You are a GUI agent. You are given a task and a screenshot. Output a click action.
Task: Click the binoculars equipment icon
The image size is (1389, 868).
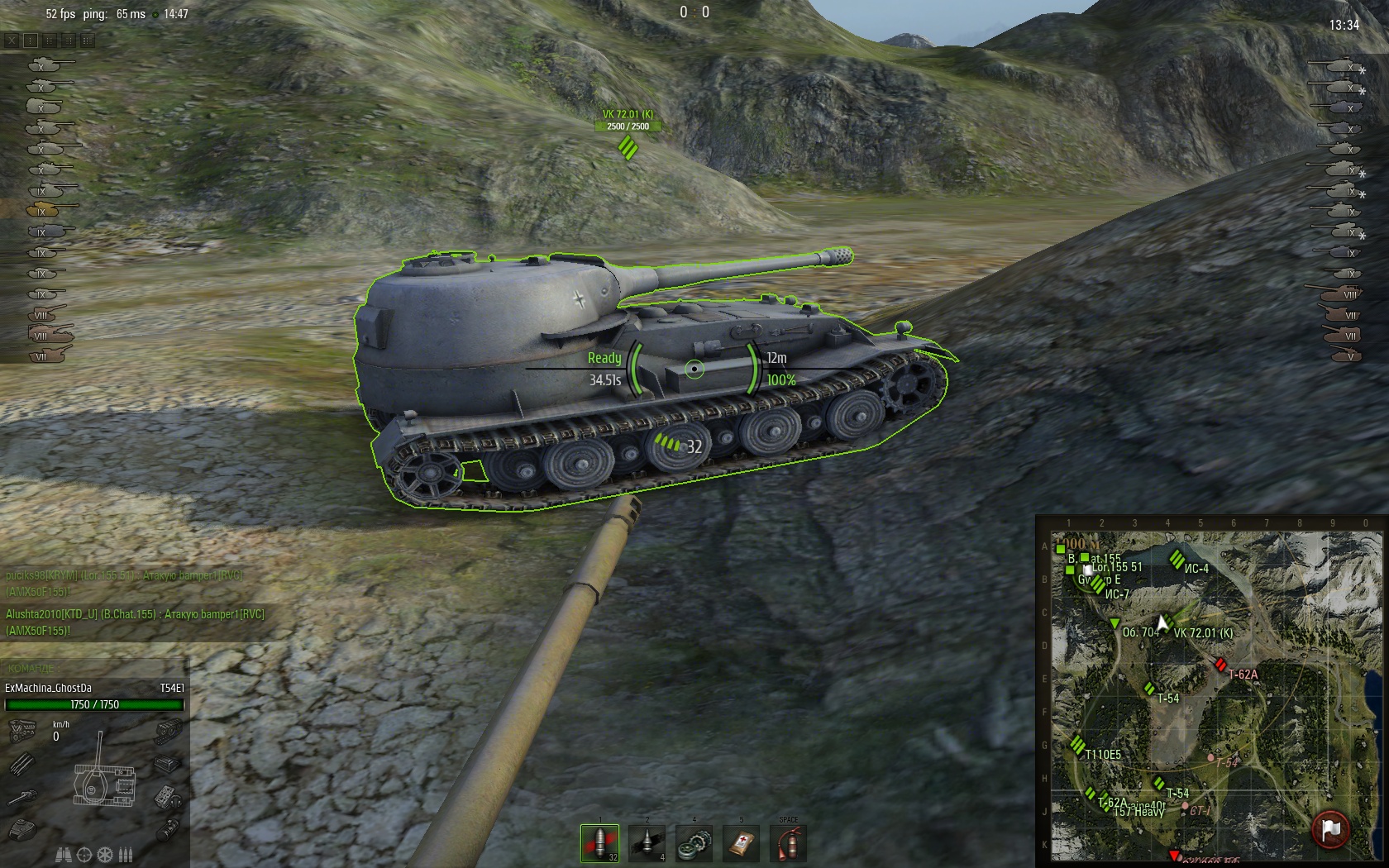click(63, 855)
